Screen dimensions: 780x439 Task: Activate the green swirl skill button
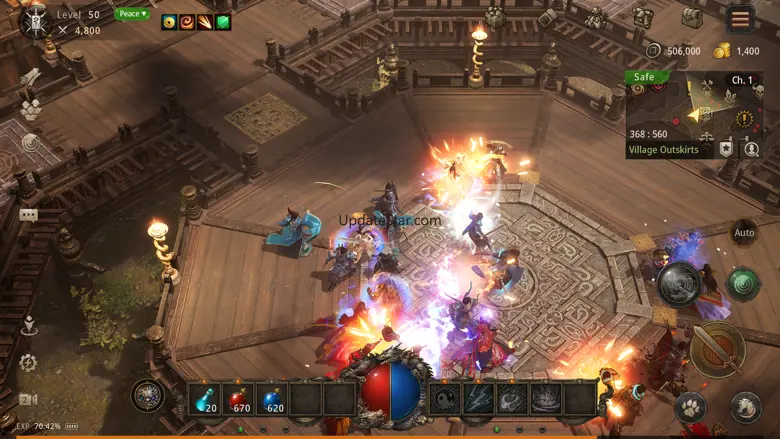coord(743,283)
